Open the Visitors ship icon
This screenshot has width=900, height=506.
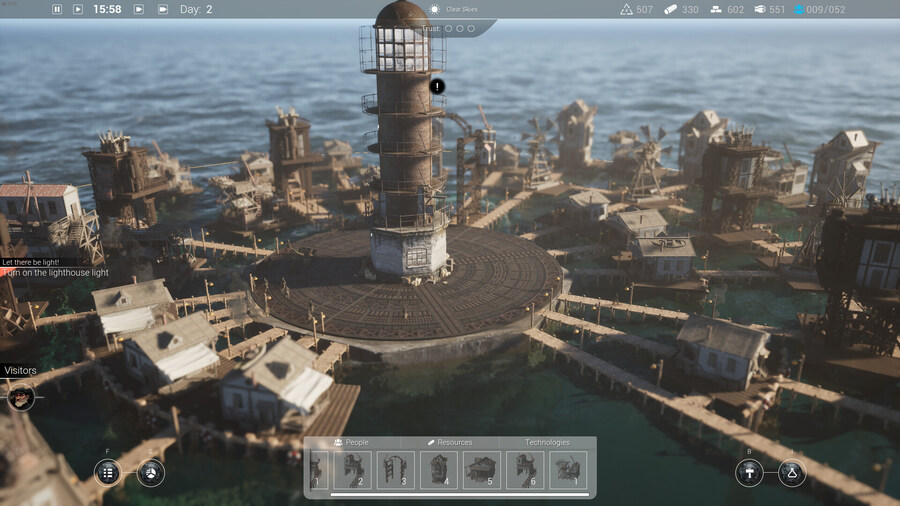tap(21, 398)
